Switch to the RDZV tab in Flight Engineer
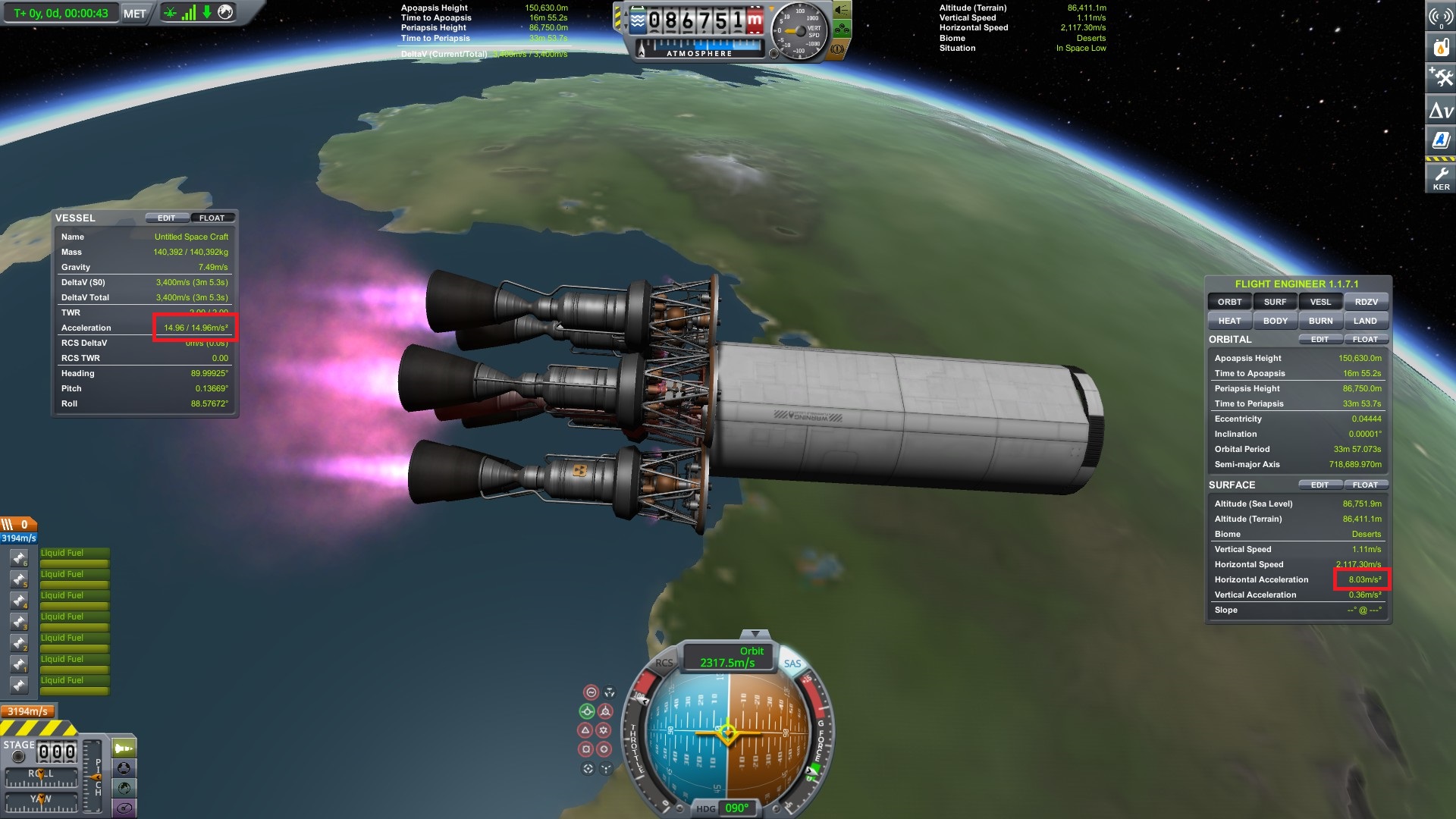Image resolution: width=1456 pixels, height=819 pixels. click(1366, 301)
